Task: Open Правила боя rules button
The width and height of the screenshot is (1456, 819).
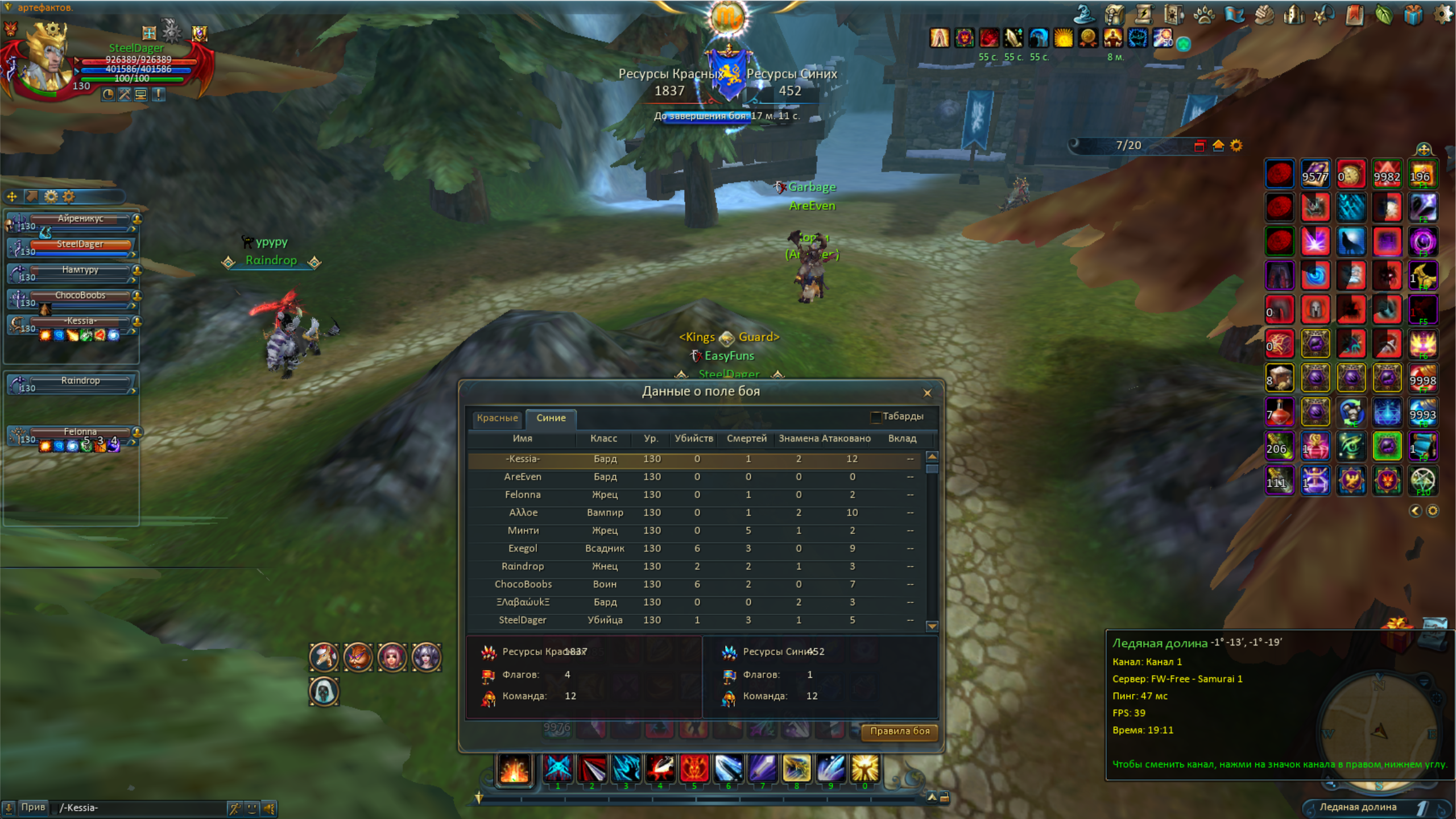Action: point(899,731)
